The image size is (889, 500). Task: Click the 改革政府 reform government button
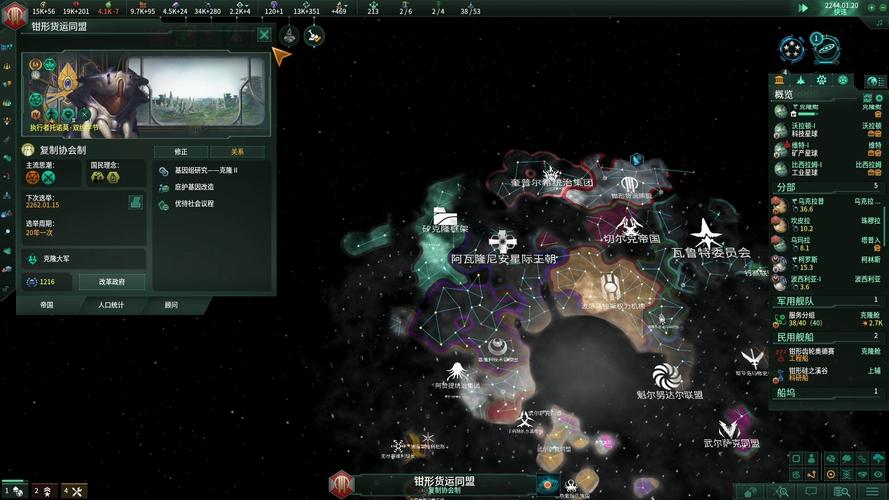tap(112, 282)
